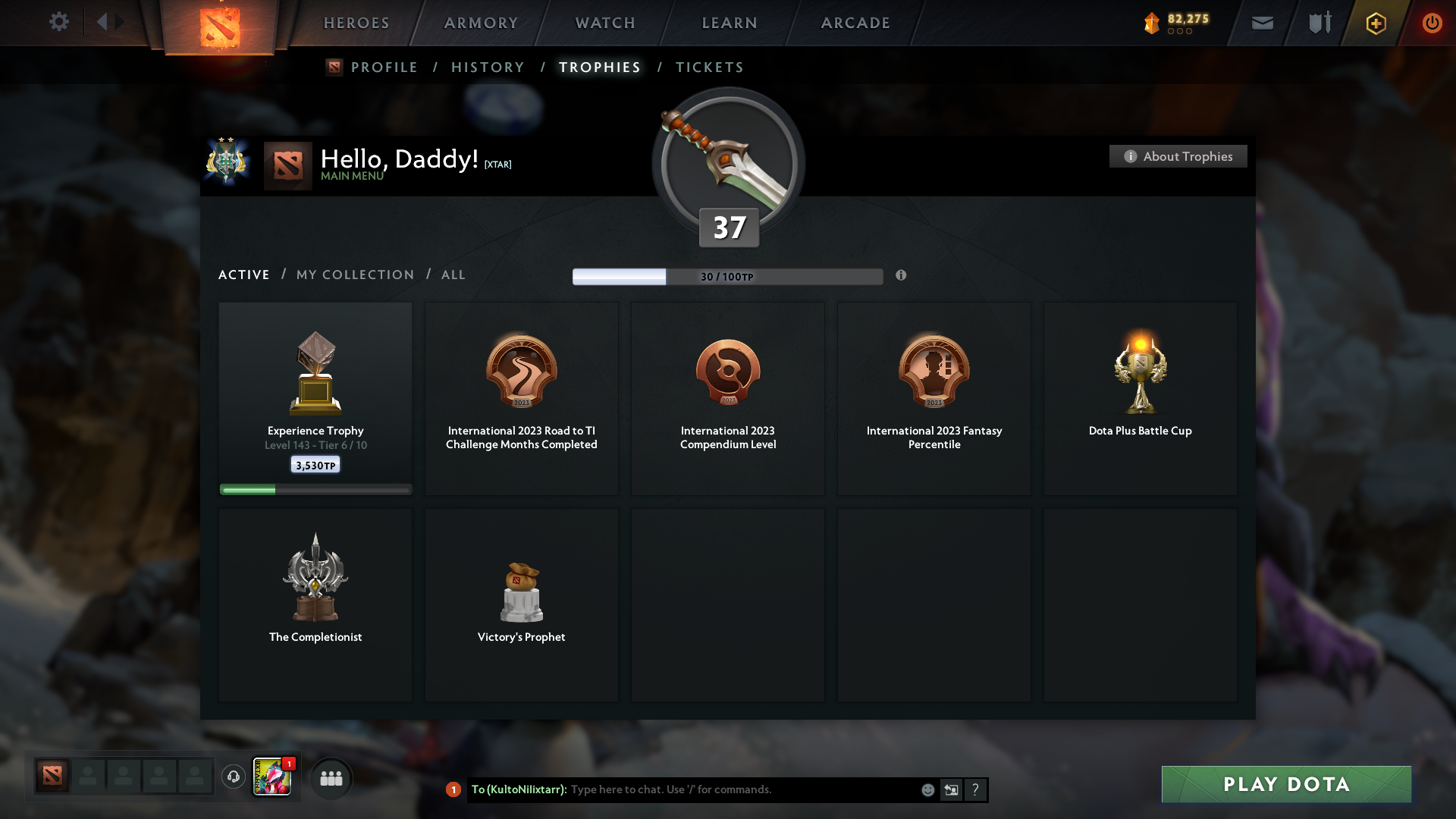The image size is (1456, 819).
Task: Click the Dota Plus gold plus icon
Action: click(1375, 23)
